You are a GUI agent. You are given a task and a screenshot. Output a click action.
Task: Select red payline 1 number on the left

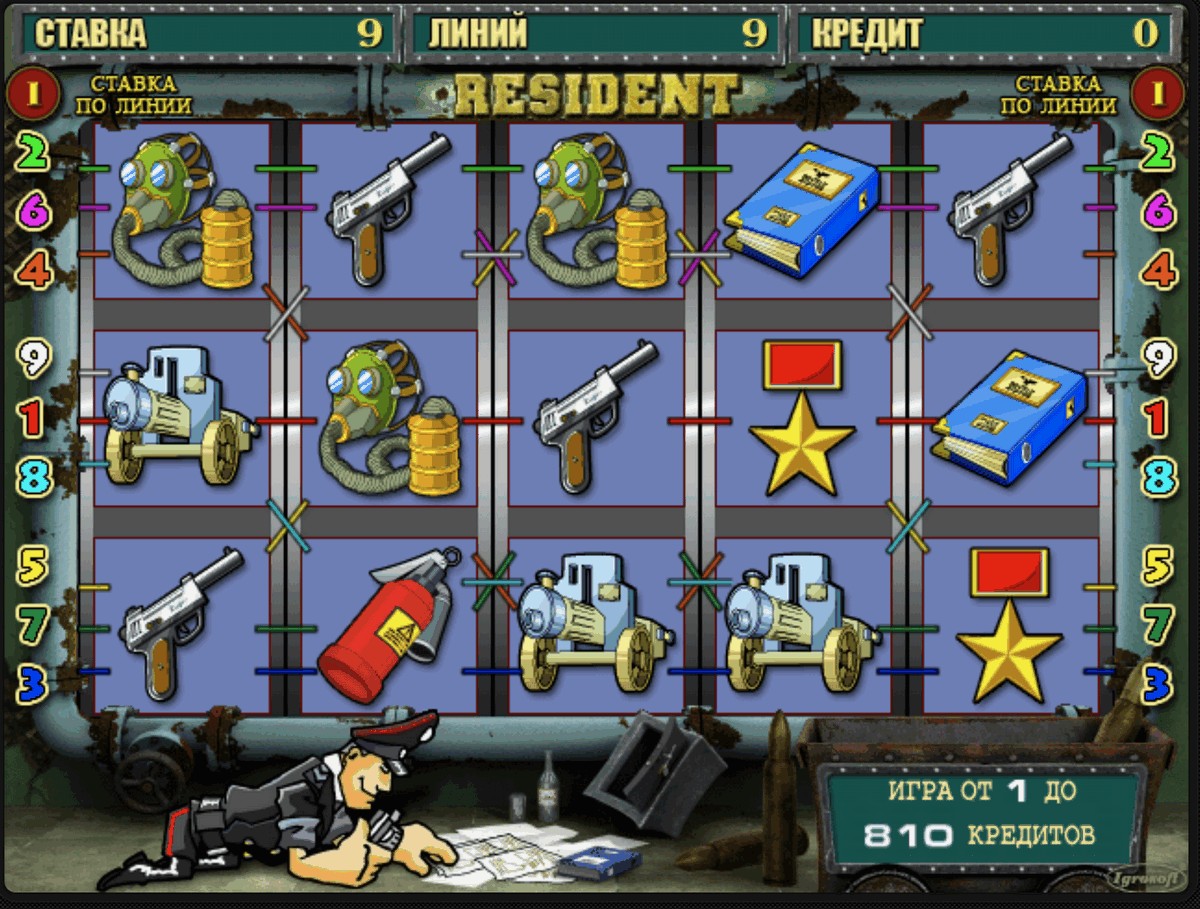35,418
